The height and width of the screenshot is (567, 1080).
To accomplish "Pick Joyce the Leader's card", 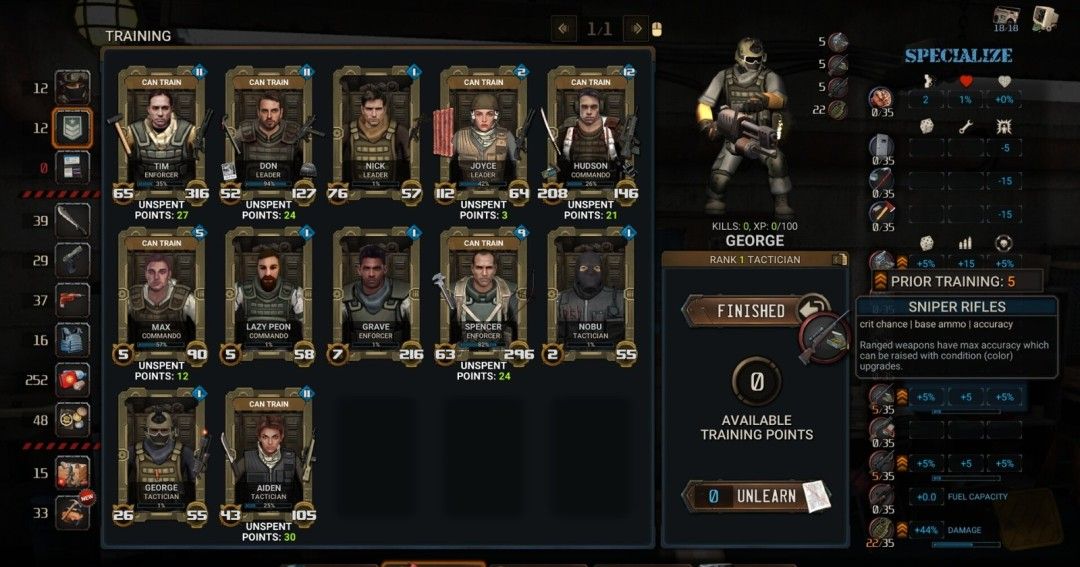I will (x=483, y=135).
